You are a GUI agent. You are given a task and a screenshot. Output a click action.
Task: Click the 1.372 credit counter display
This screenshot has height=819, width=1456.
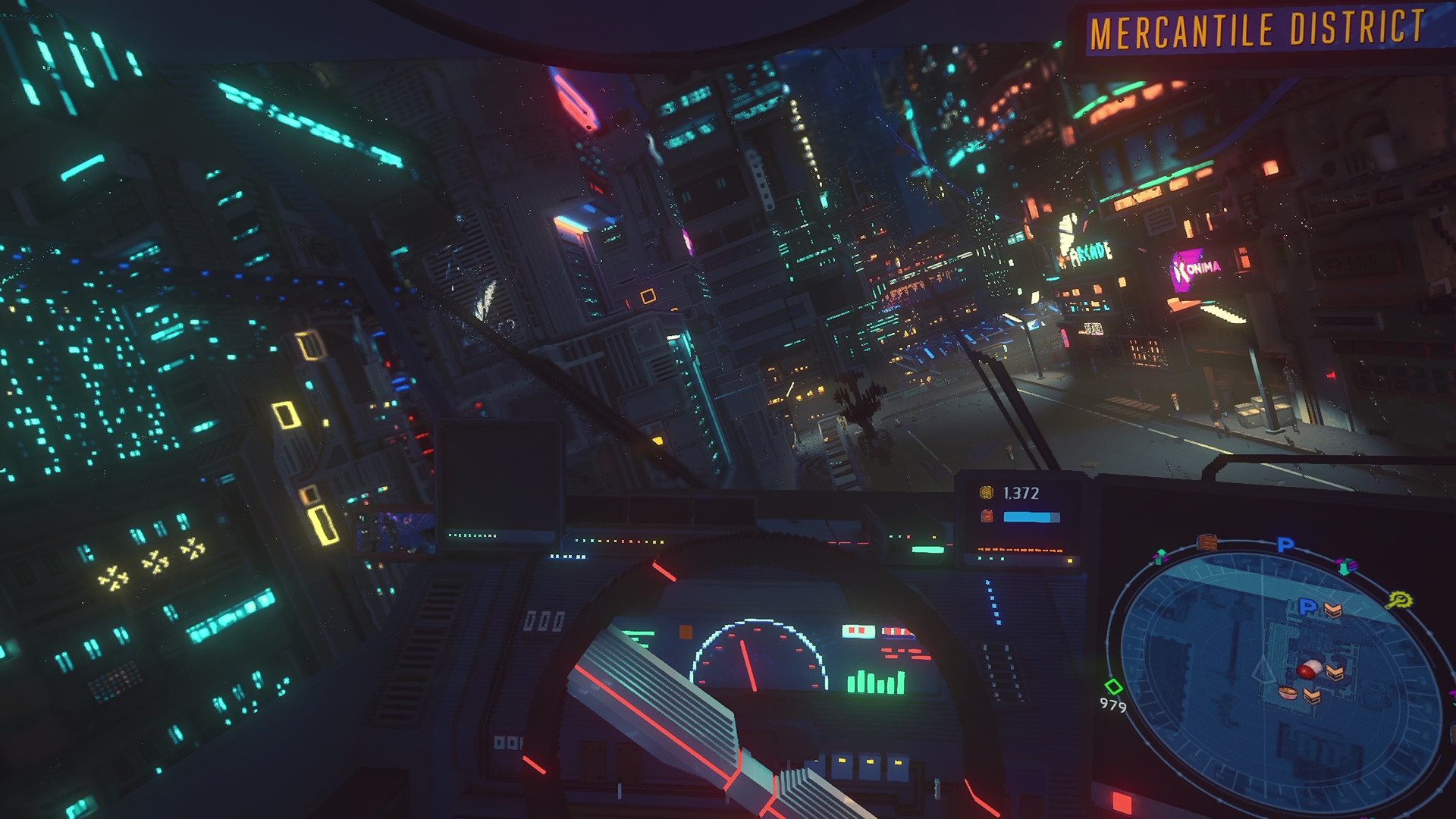coord(1022,492)
